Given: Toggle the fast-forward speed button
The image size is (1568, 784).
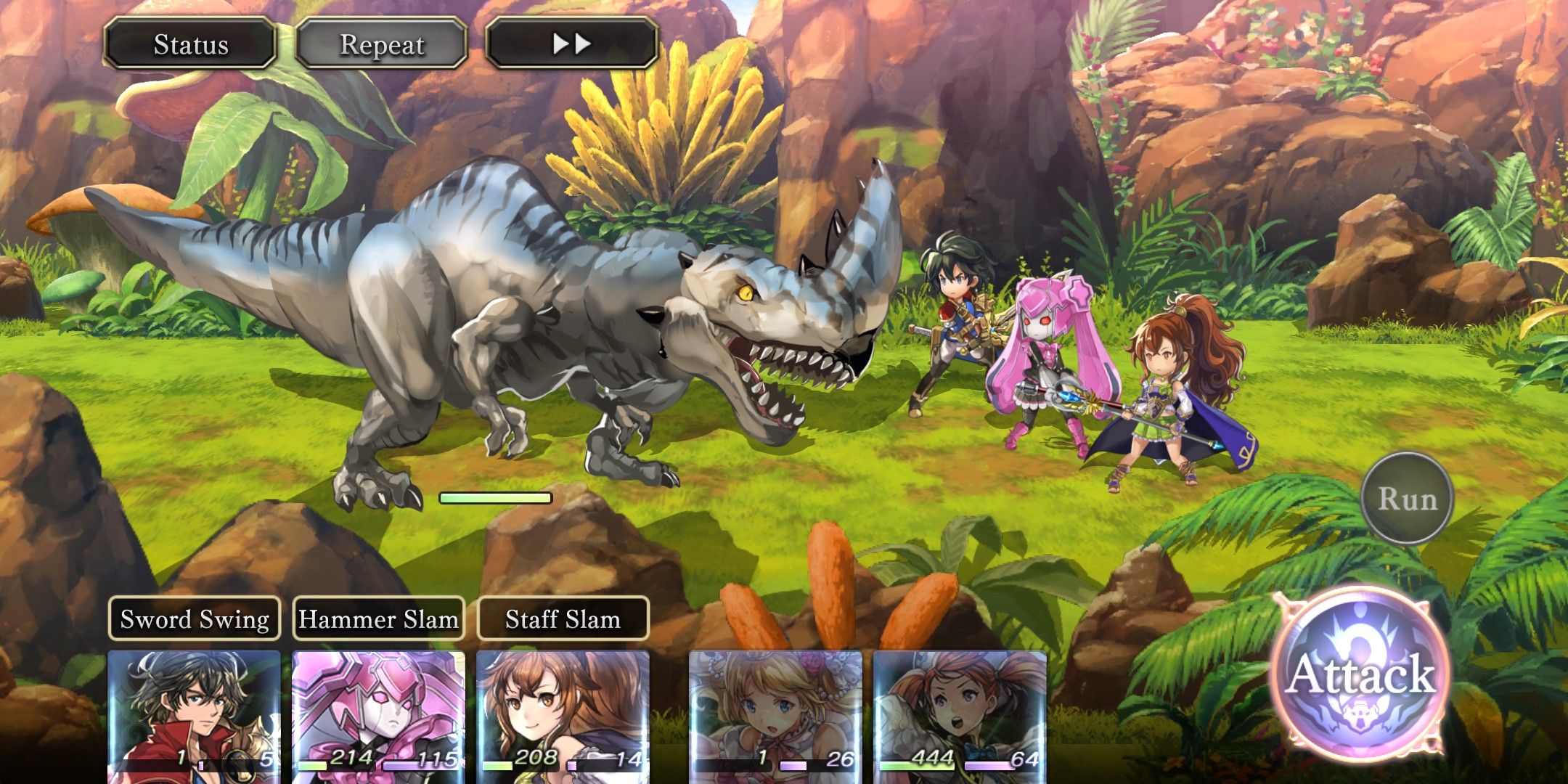Looking at the screenshot, I should tap(571, 44).
